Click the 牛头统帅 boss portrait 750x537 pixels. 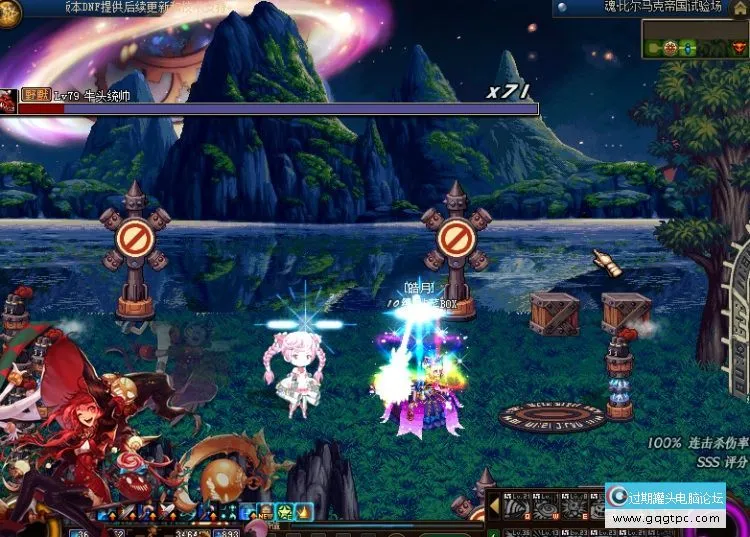(8, 101)
